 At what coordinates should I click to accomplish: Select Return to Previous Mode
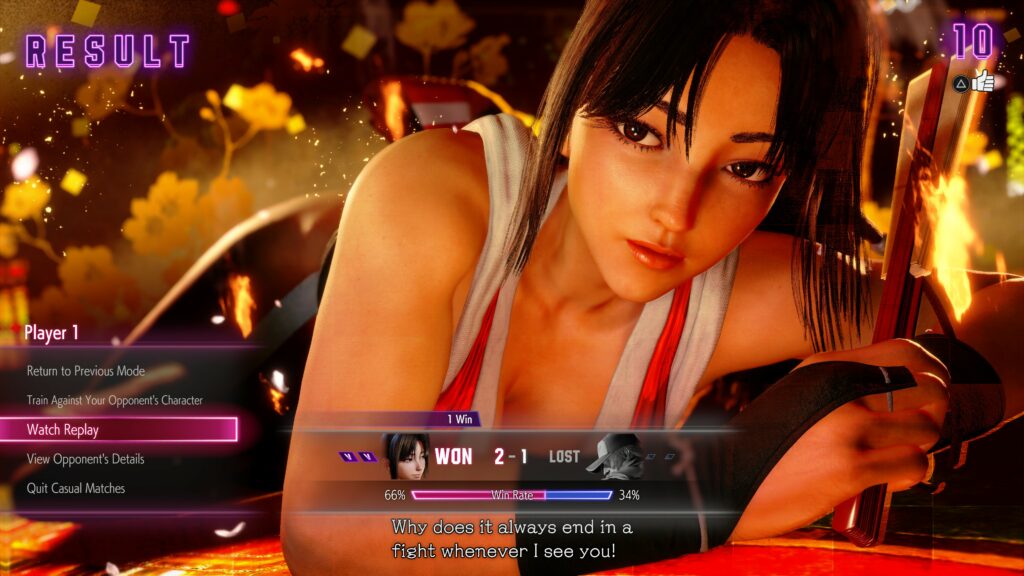click(x=86, y=371)
